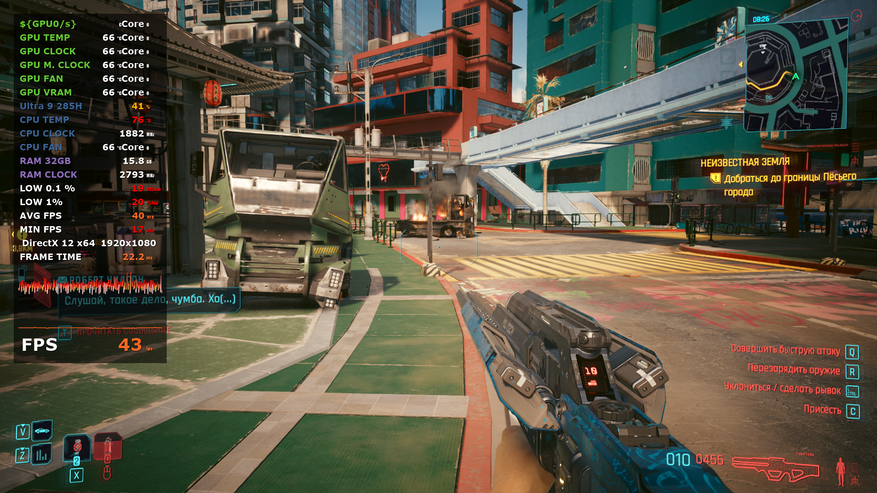
Task: Activate the red health injector slot
Action: [107, 447]
